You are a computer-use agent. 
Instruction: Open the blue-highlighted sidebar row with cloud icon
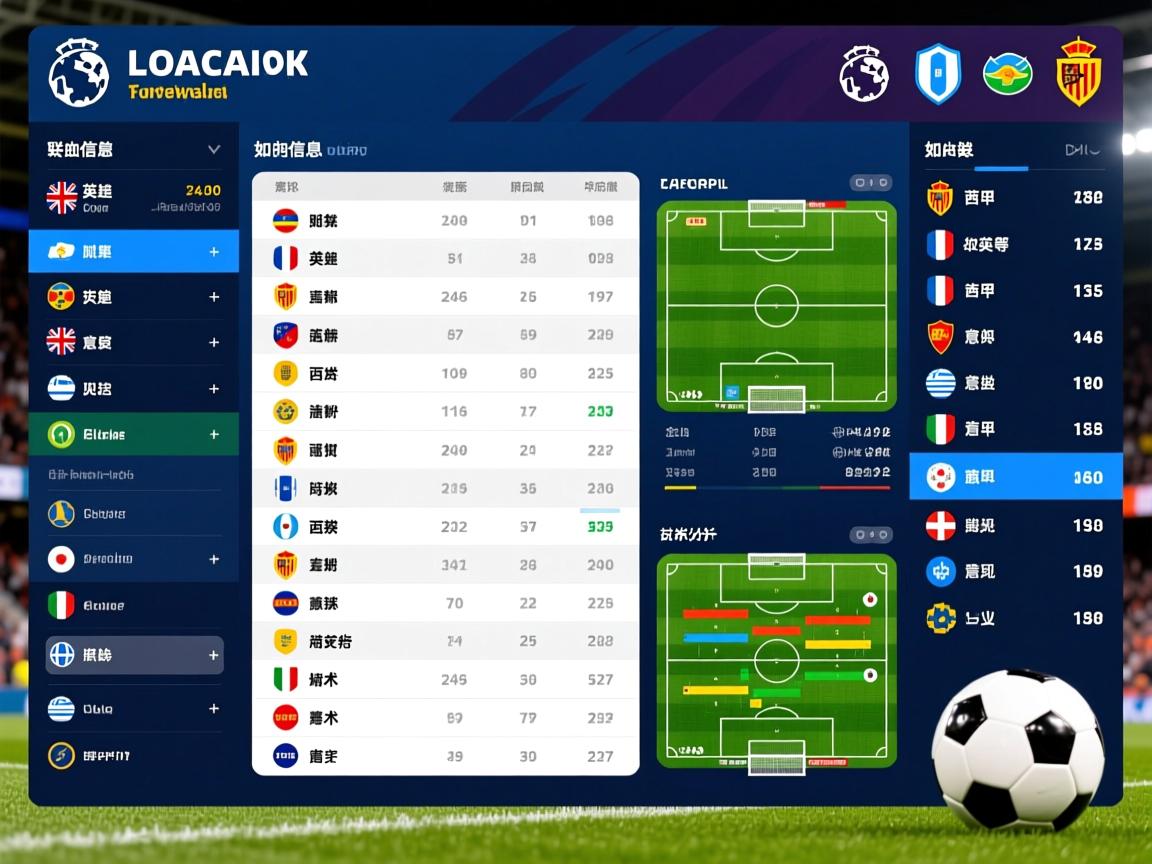[133, 252]
